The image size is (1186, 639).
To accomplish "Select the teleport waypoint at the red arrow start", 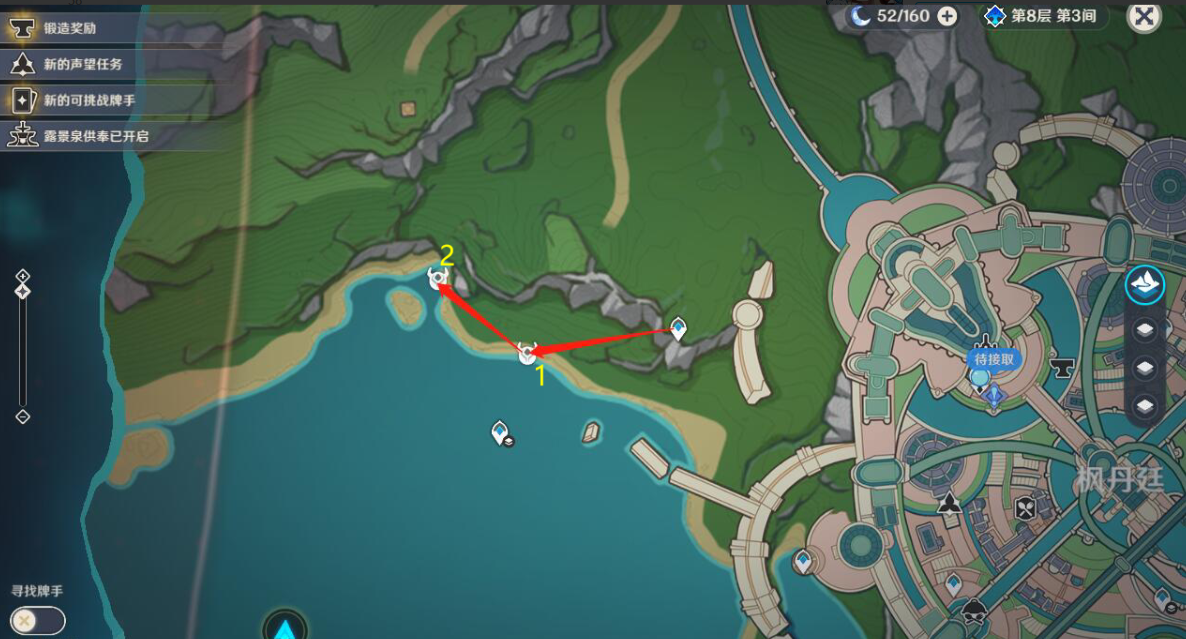I will point(678,328).
